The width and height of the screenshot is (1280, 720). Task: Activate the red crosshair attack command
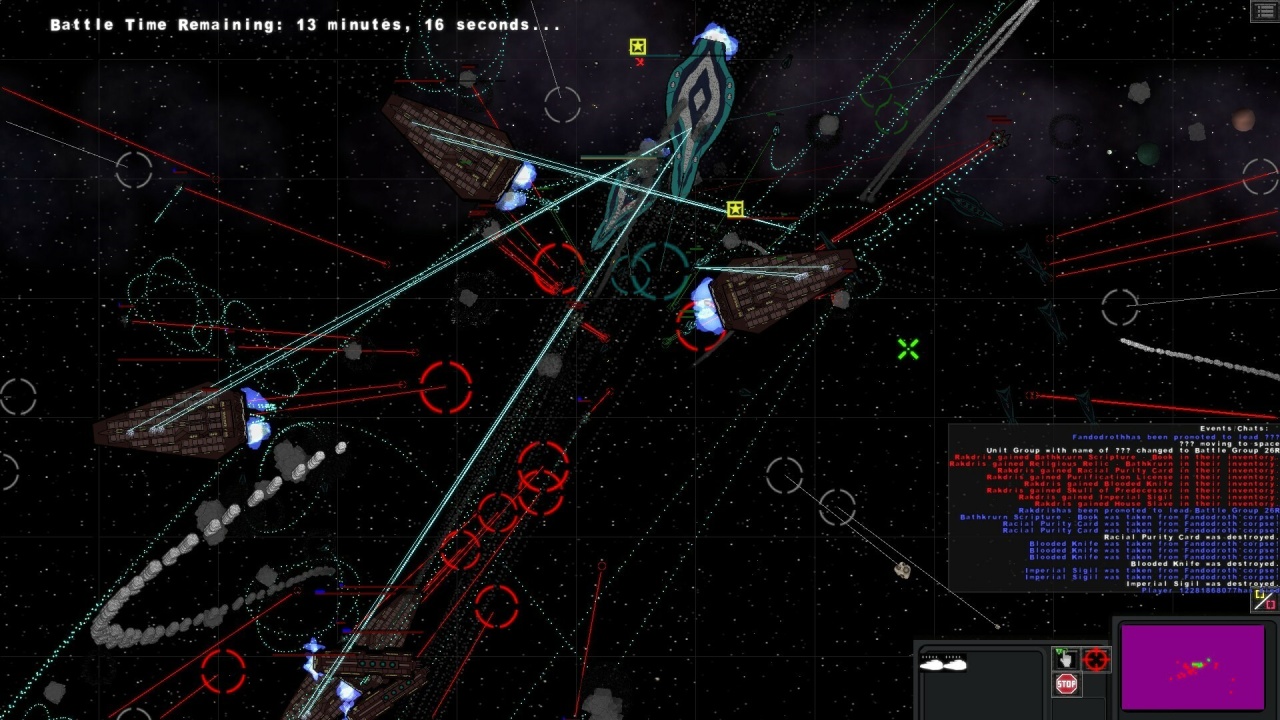(x=1096, y=660)
